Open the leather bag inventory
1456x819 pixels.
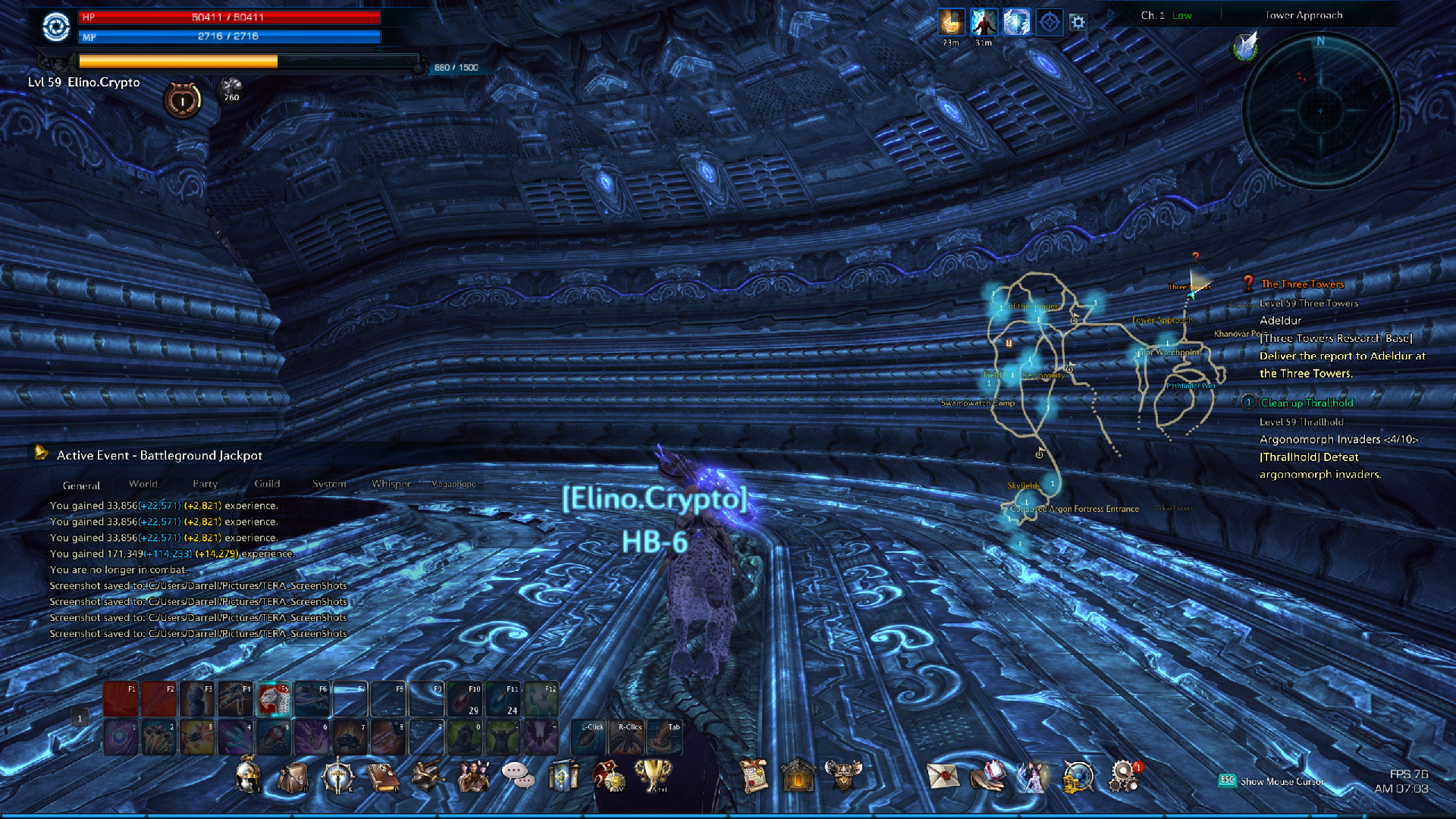[x=293, y=777]
